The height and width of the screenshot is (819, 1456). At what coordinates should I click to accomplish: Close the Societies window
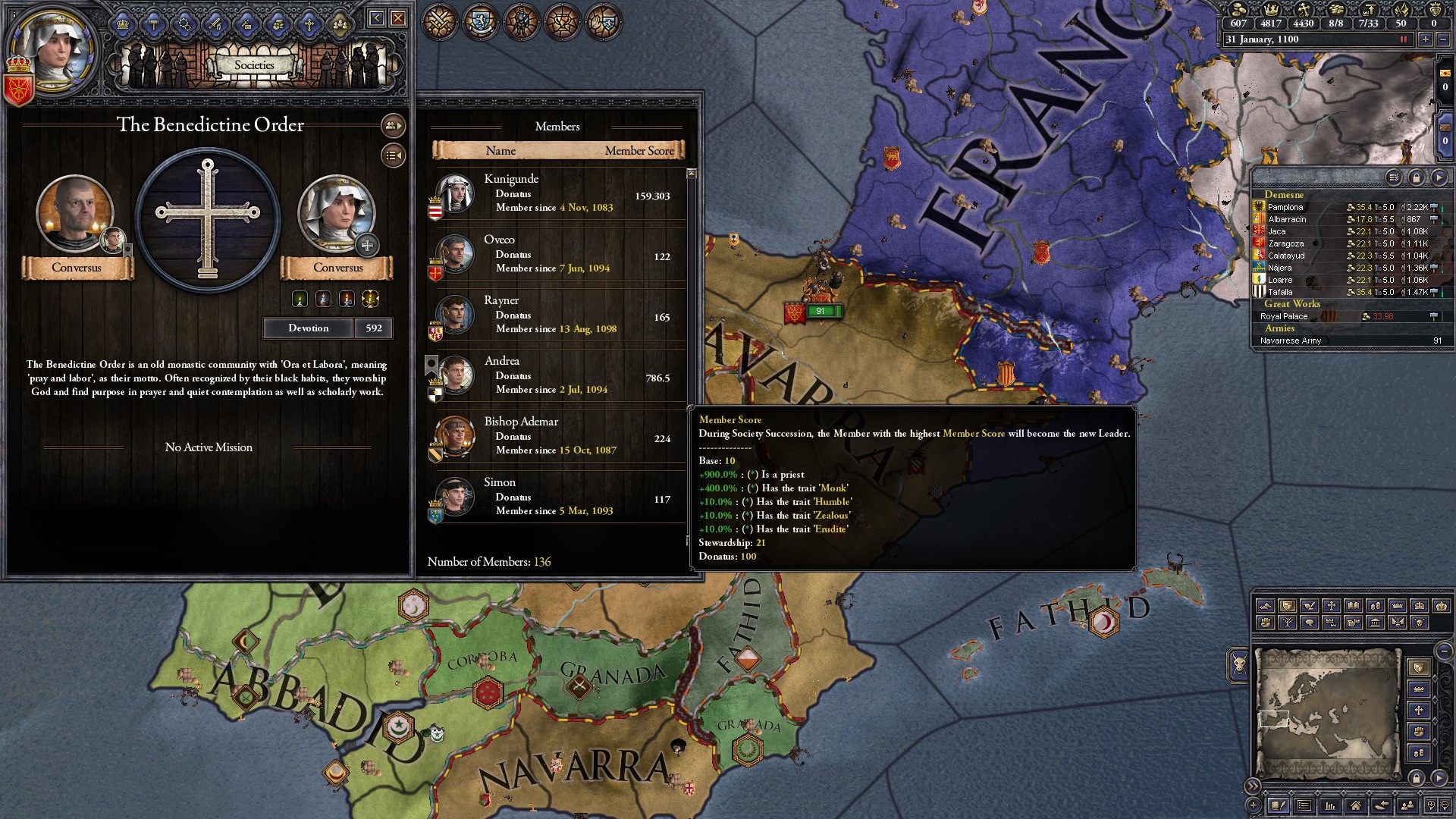pyautogui.click(x=399, y=18)
